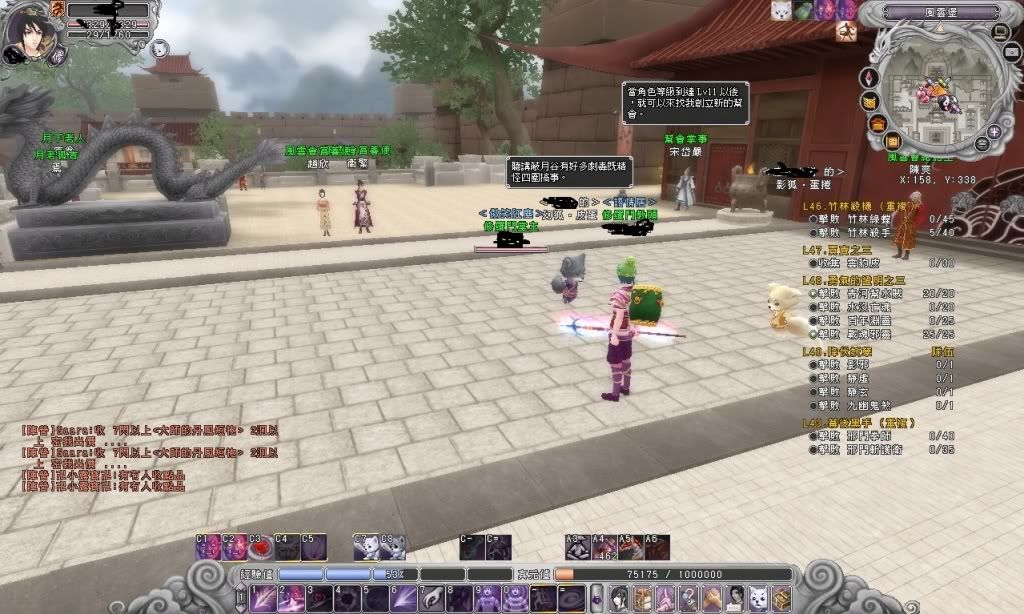Zoom out with the minimap minus button
This screenshot has height=614, width=1024.
pos(981,145)
